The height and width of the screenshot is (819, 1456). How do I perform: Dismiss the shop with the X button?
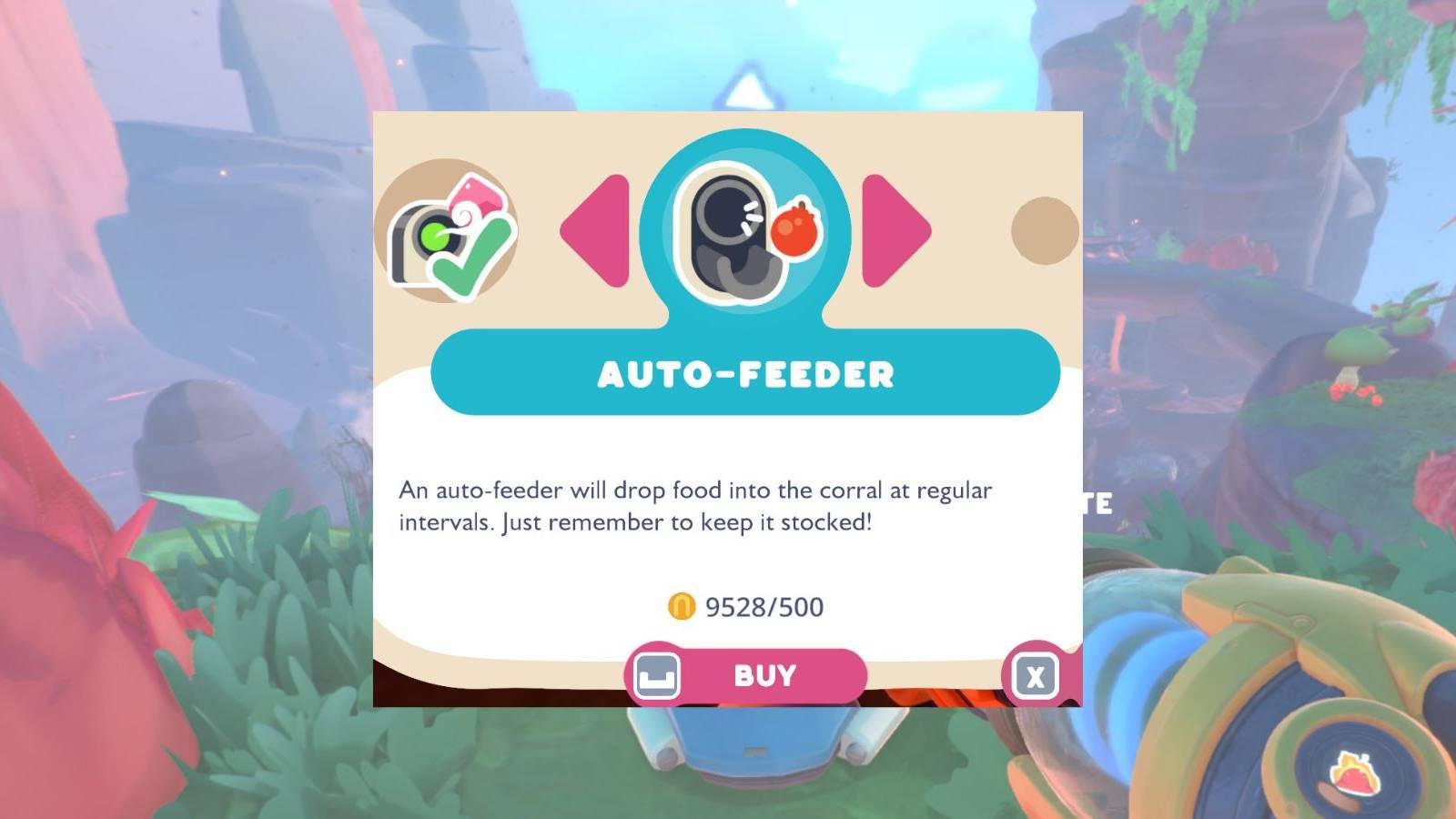(x=1036, y=675)
